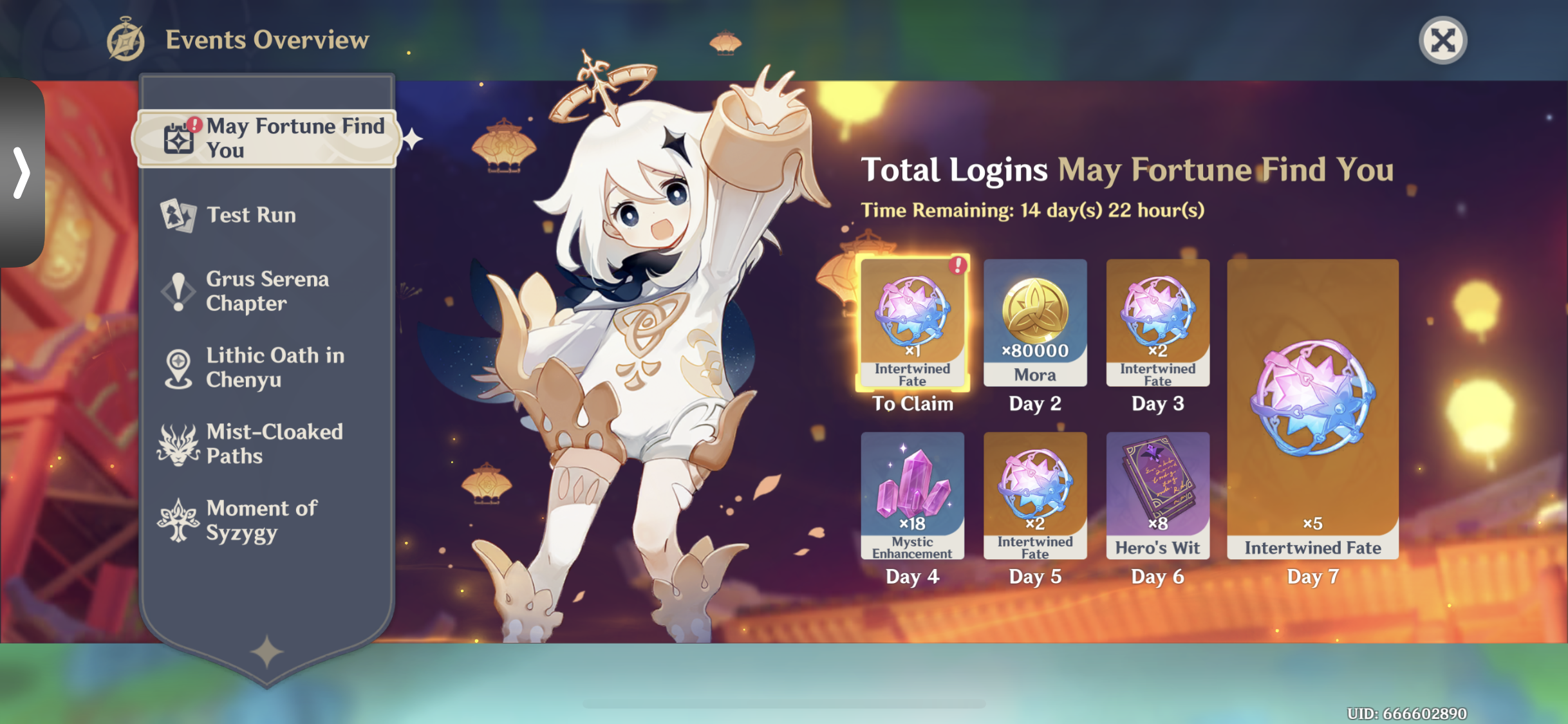
Task: Switch to the Test Run event tab
Action: point(251,215)
